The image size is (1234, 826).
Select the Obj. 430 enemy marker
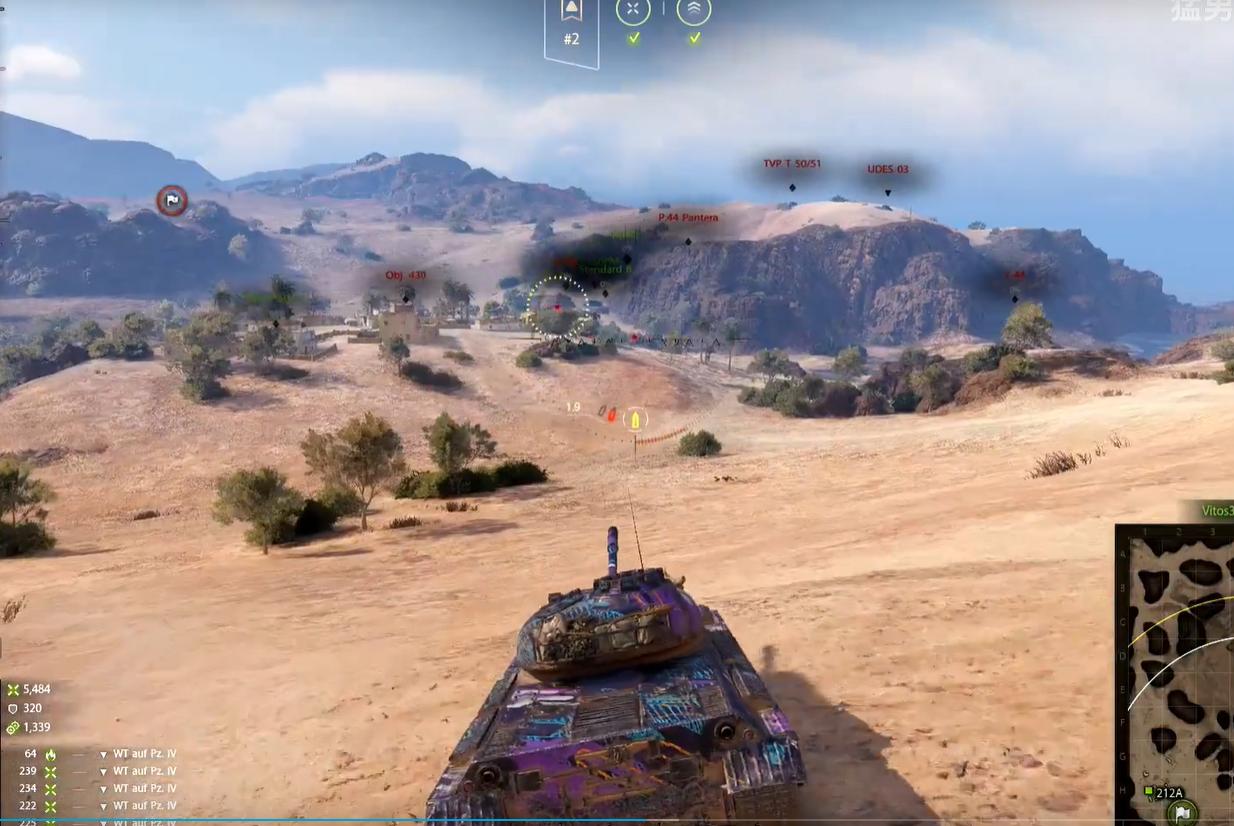pos(405,276)
